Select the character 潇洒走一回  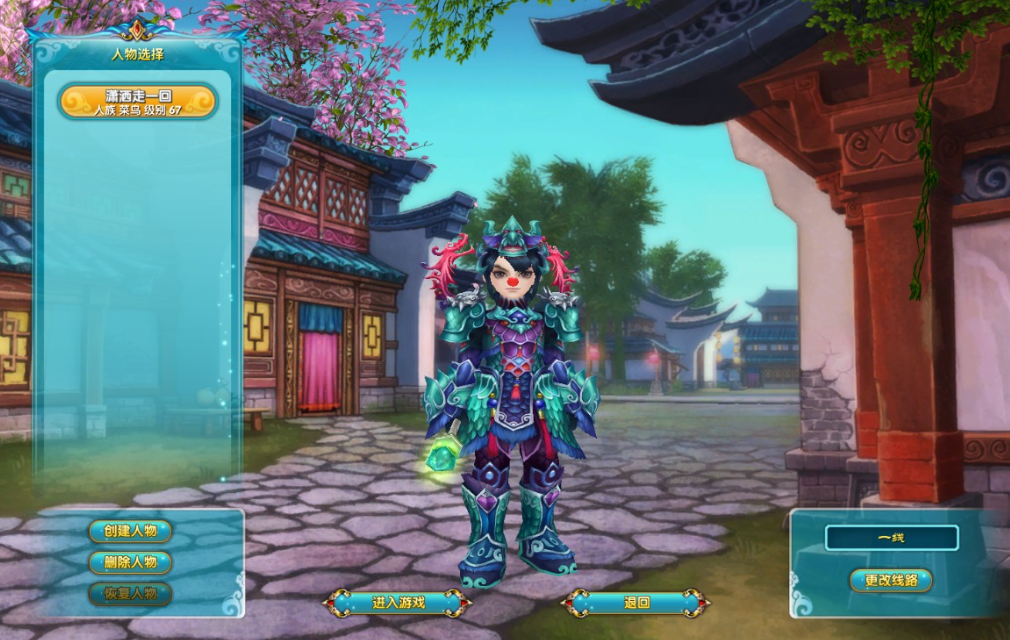pyautogui.click(x=138, y=102)
